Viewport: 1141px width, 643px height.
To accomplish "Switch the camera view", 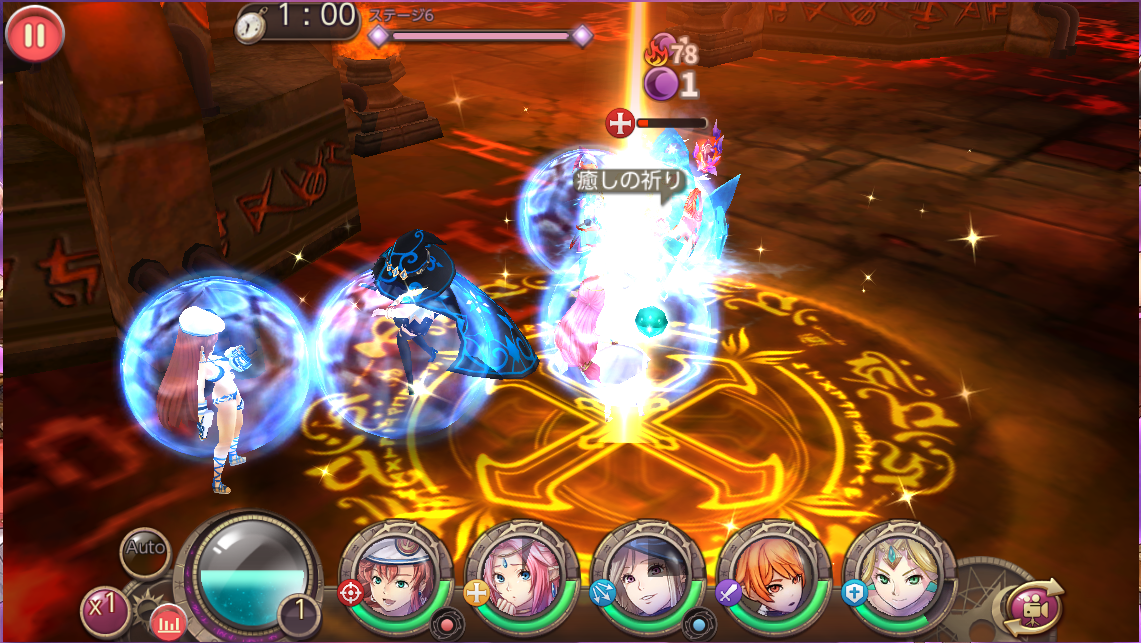I will pos(1031,606).
